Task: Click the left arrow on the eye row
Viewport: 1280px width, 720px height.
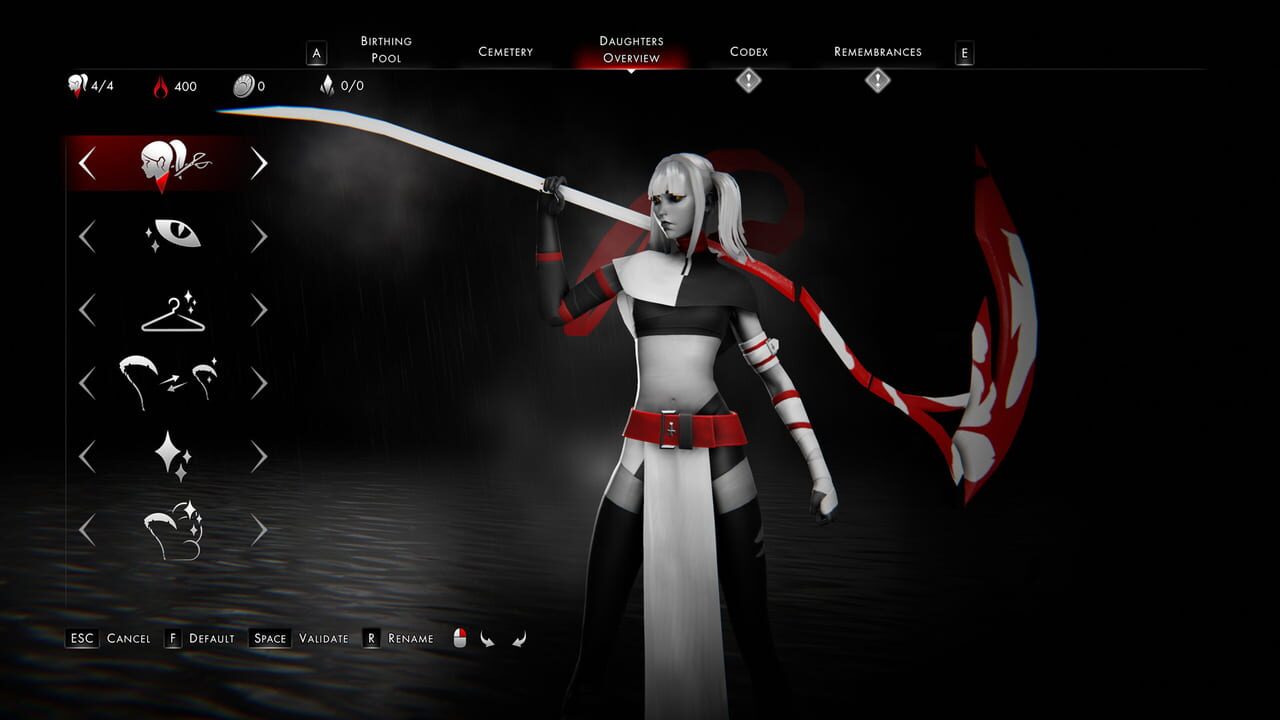Action: (85, 236)
